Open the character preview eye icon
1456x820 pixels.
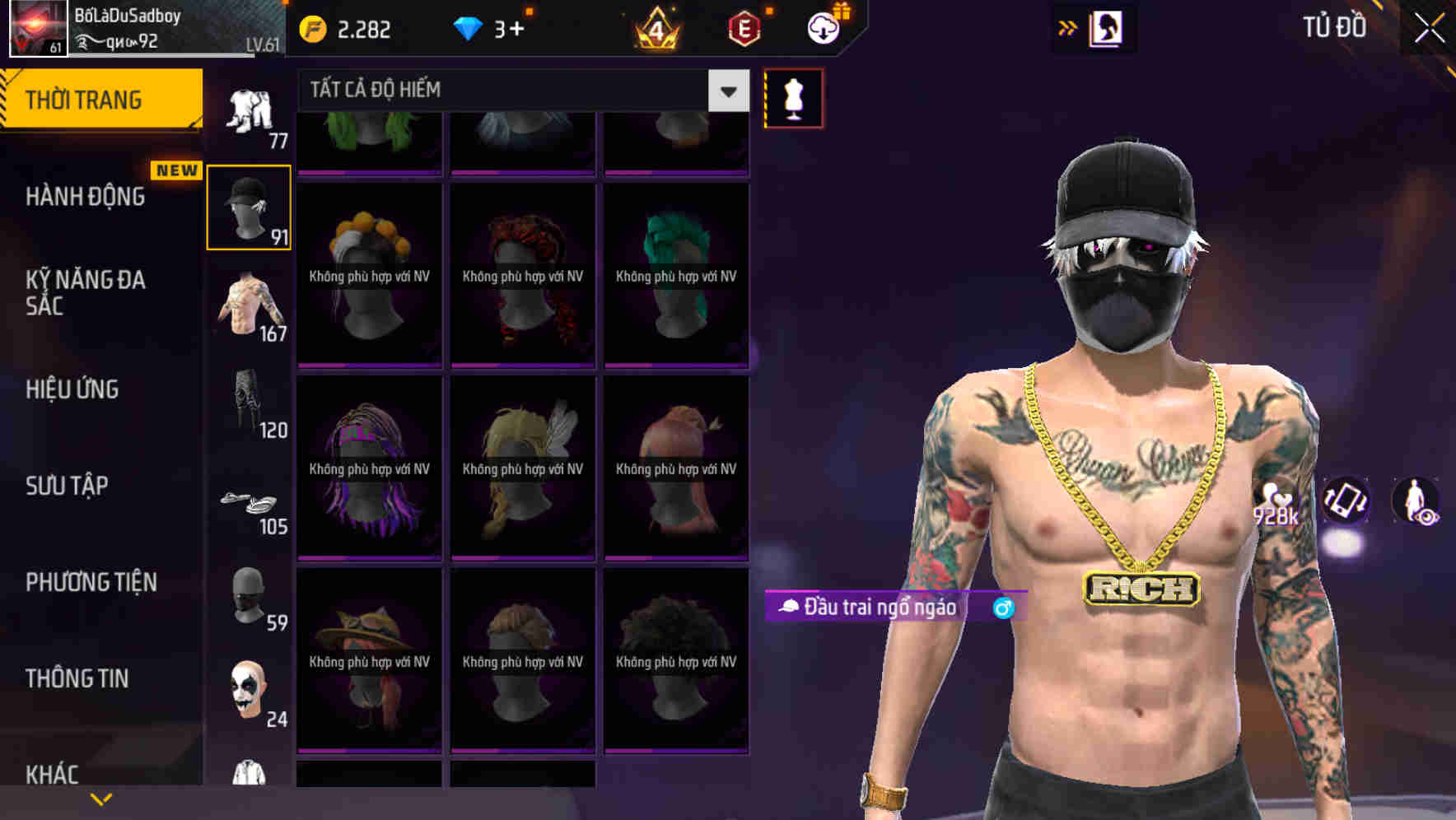pos(1416,503)
